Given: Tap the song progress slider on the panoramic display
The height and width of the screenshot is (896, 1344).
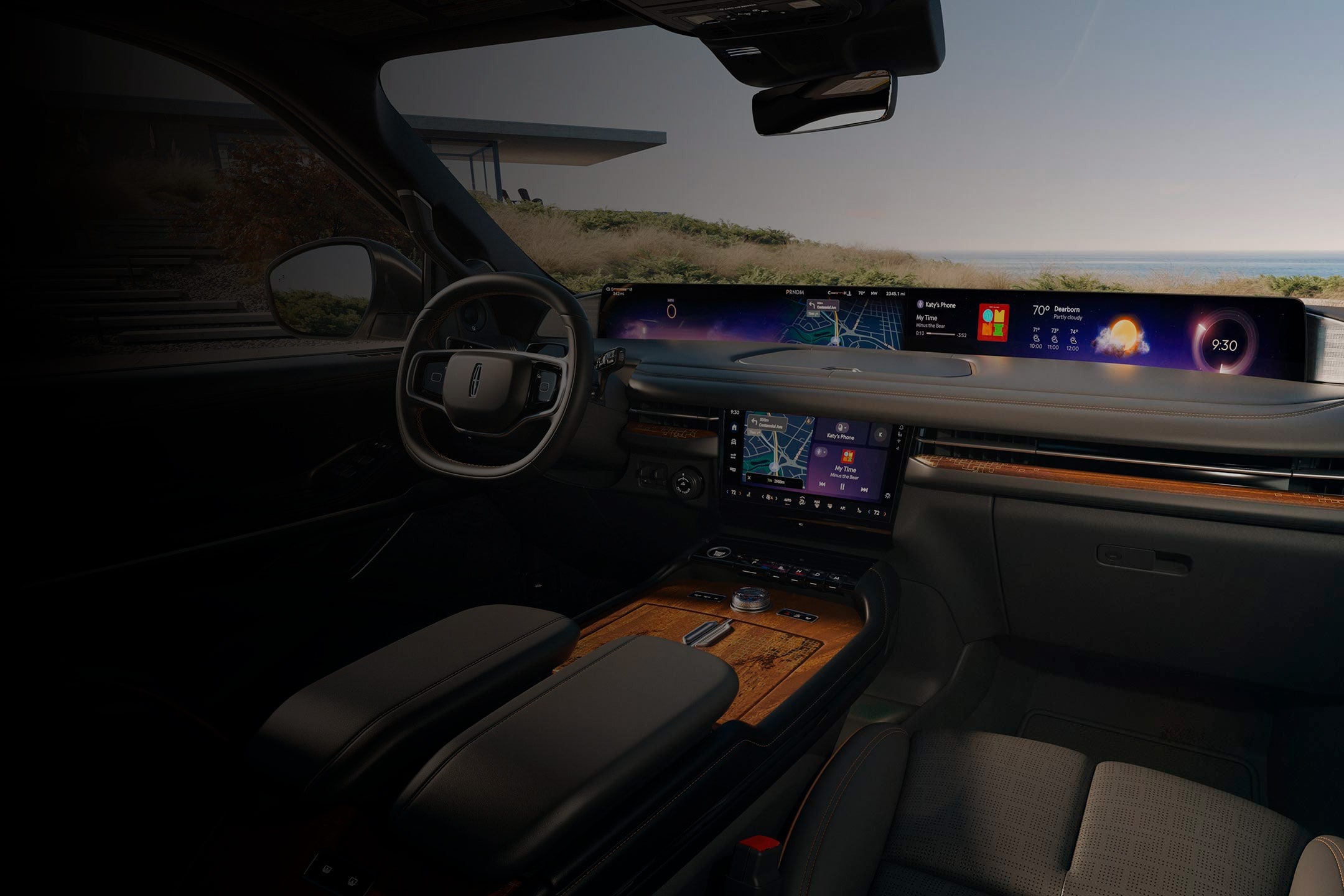Looking at the screenshot, I should (x=940, y=334).
